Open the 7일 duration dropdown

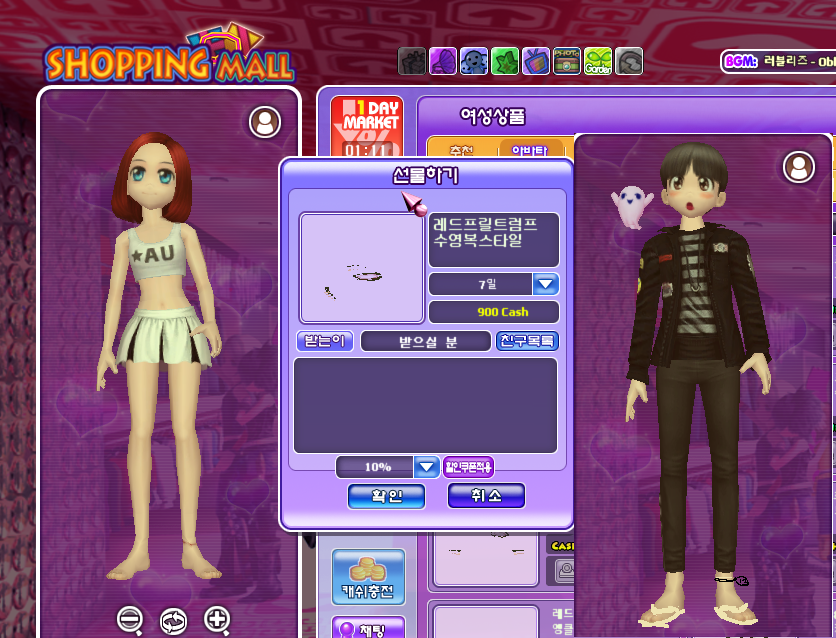click(545, 284)
